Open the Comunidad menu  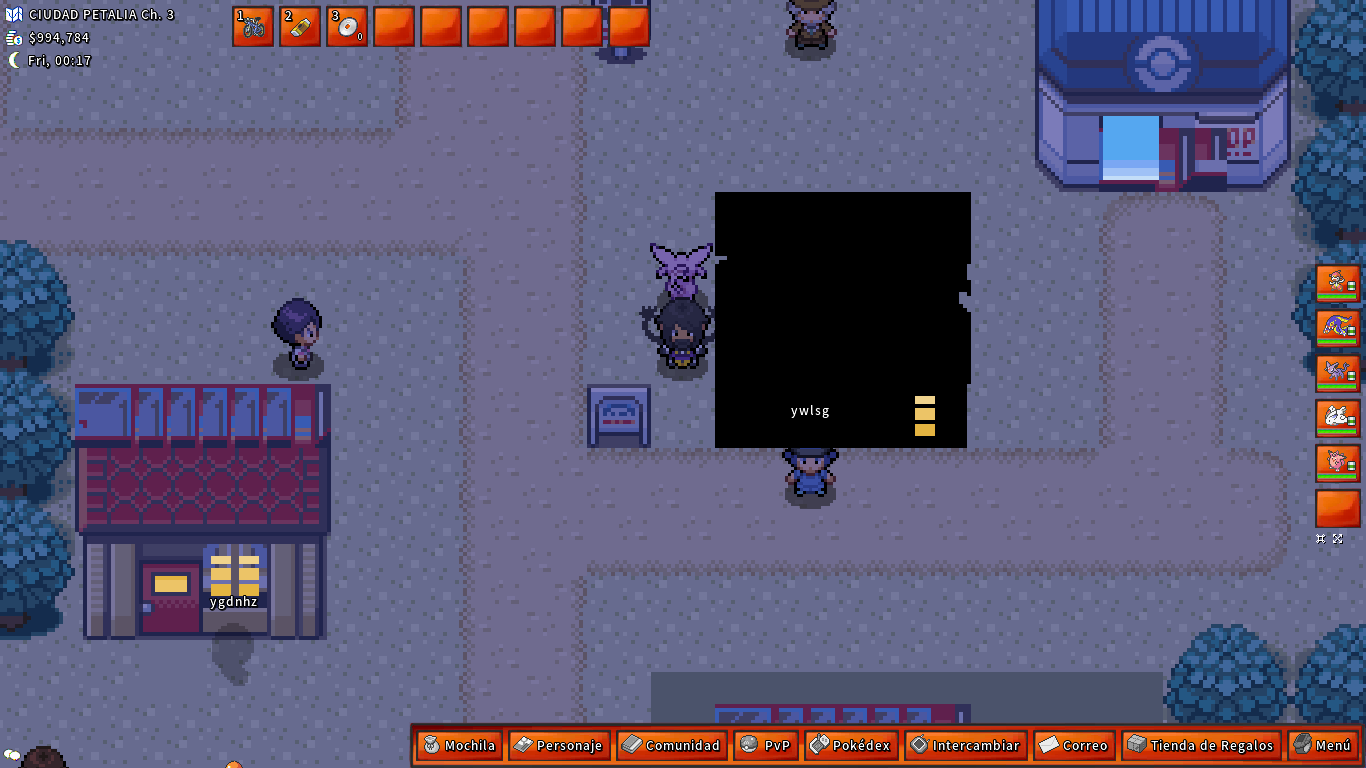(x=671, y=745)
